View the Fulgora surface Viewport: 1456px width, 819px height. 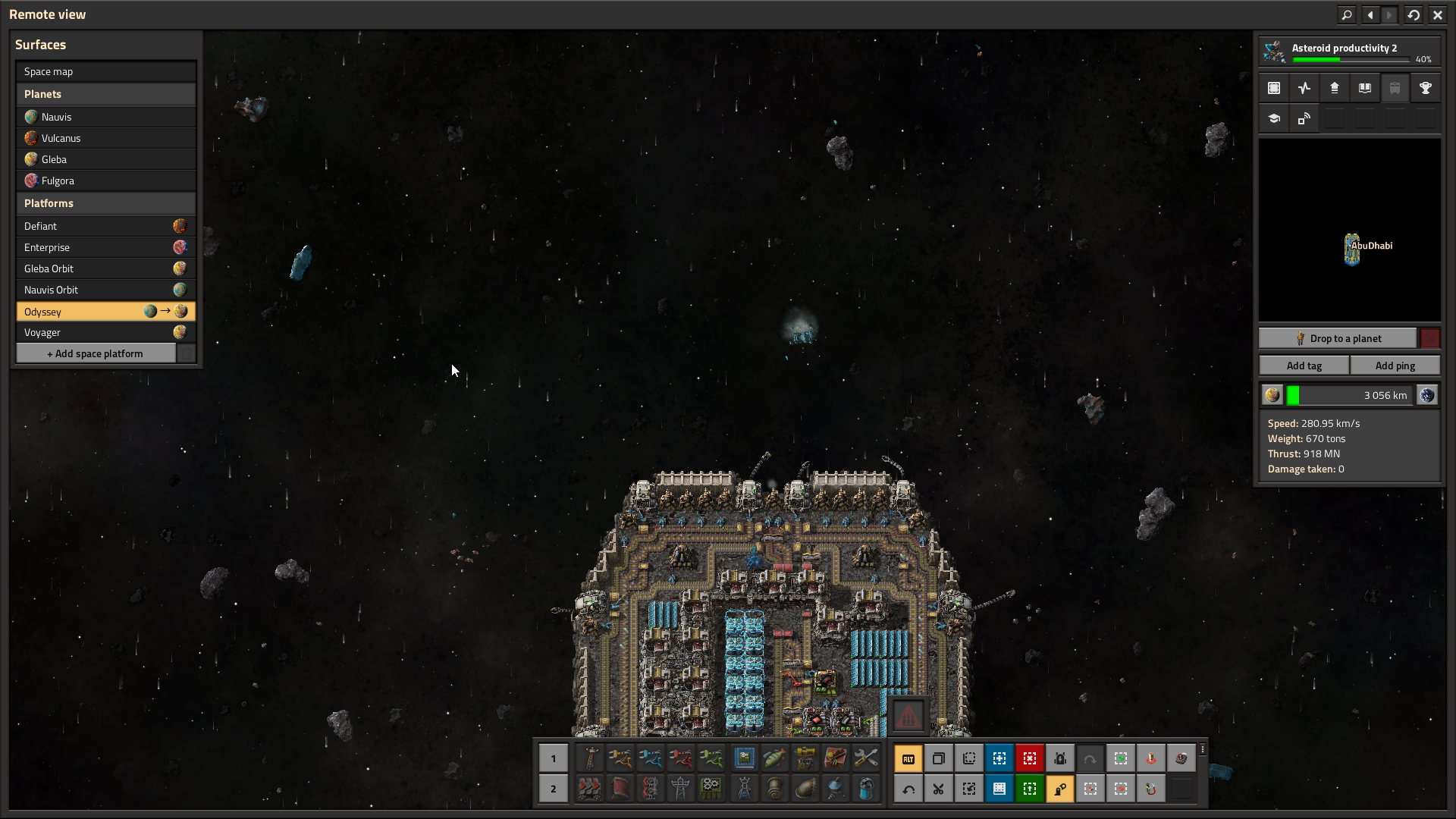(105, 180)
